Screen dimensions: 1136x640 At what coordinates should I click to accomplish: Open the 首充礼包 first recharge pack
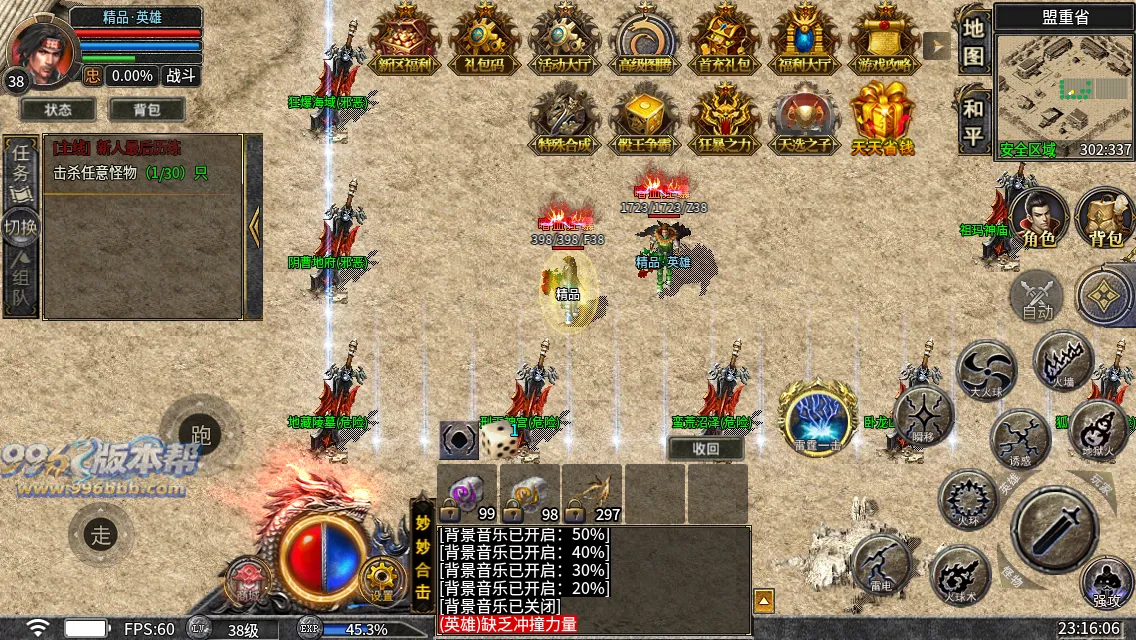[x=725, y=40]
